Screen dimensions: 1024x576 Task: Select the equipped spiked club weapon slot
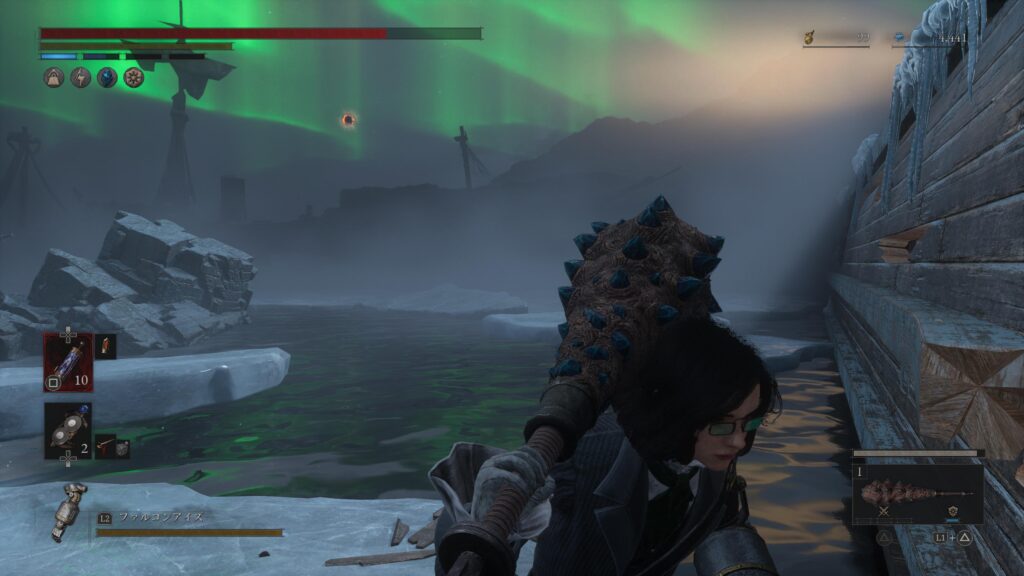tap(916, 492)
